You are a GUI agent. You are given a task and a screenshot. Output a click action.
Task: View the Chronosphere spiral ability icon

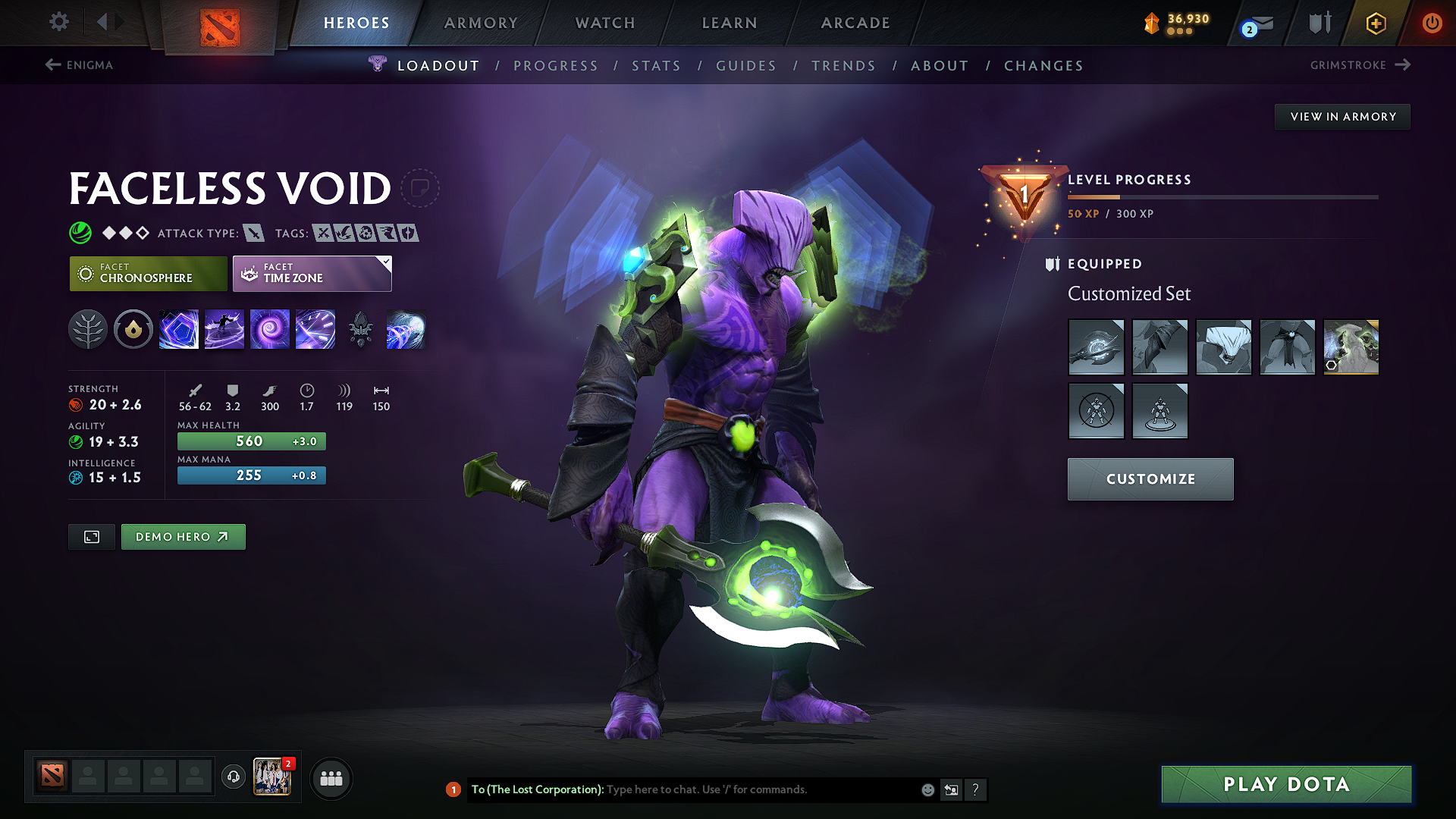coord(270,329)
